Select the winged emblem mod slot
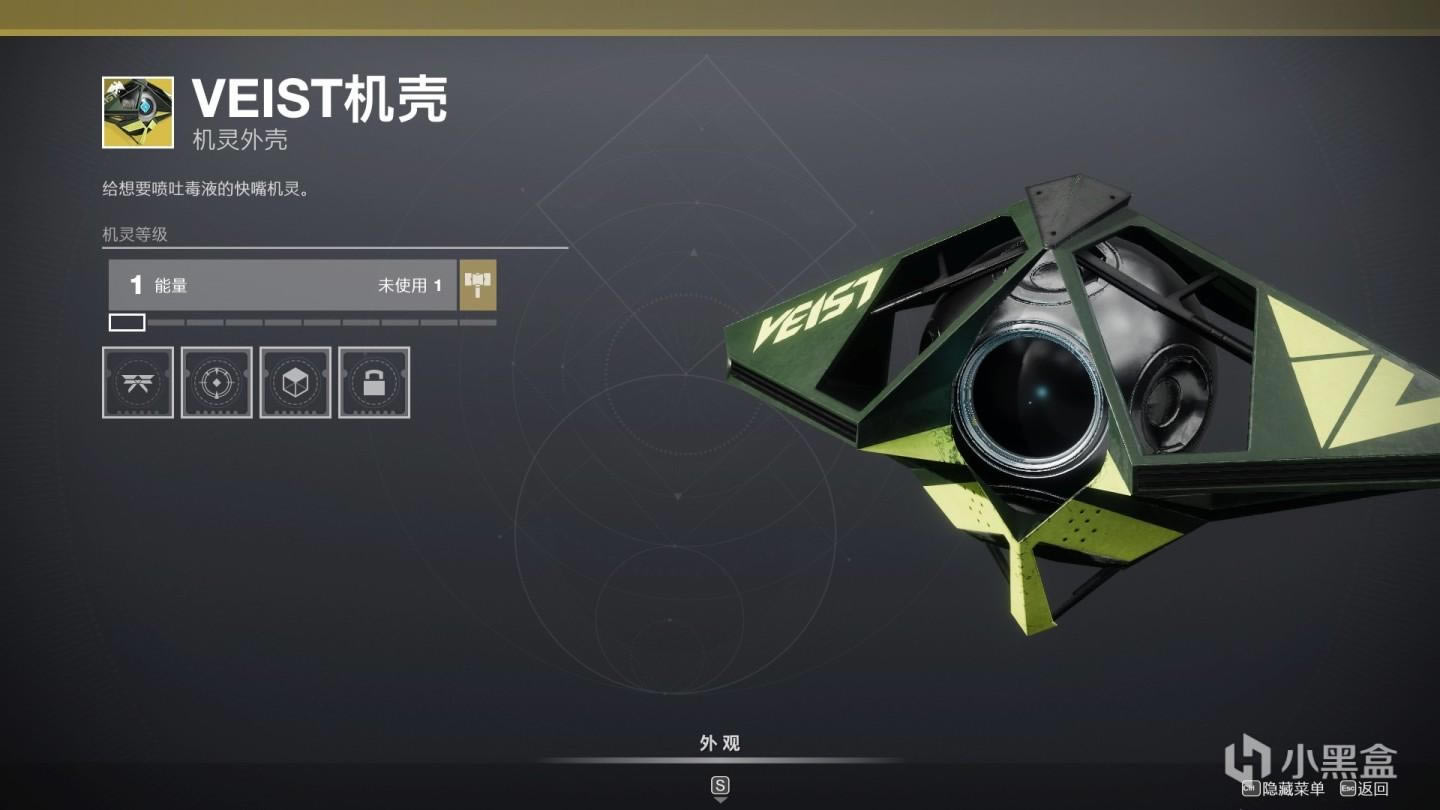Viewport: 1440px width, 810px height. [x=138, y=382]
